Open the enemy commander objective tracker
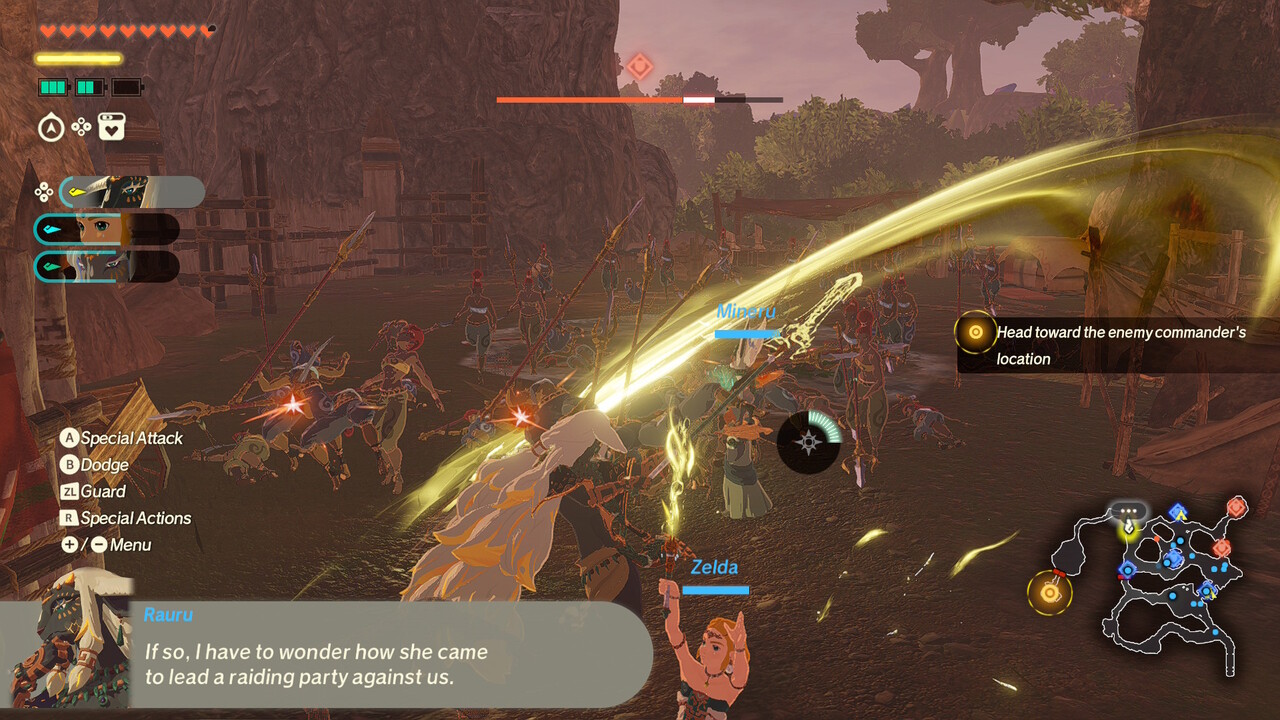 1110,345
